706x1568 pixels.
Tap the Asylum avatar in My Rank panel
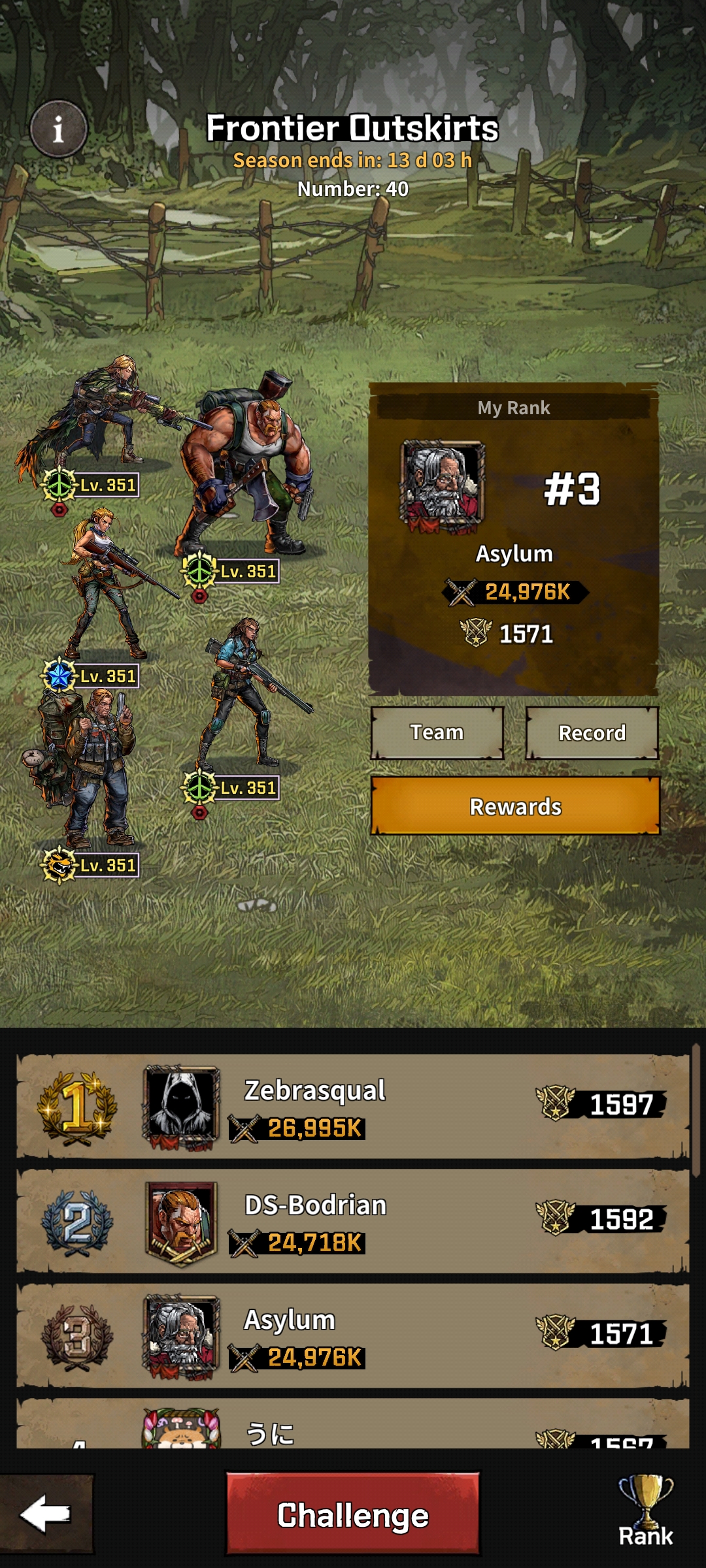[443, 485]
